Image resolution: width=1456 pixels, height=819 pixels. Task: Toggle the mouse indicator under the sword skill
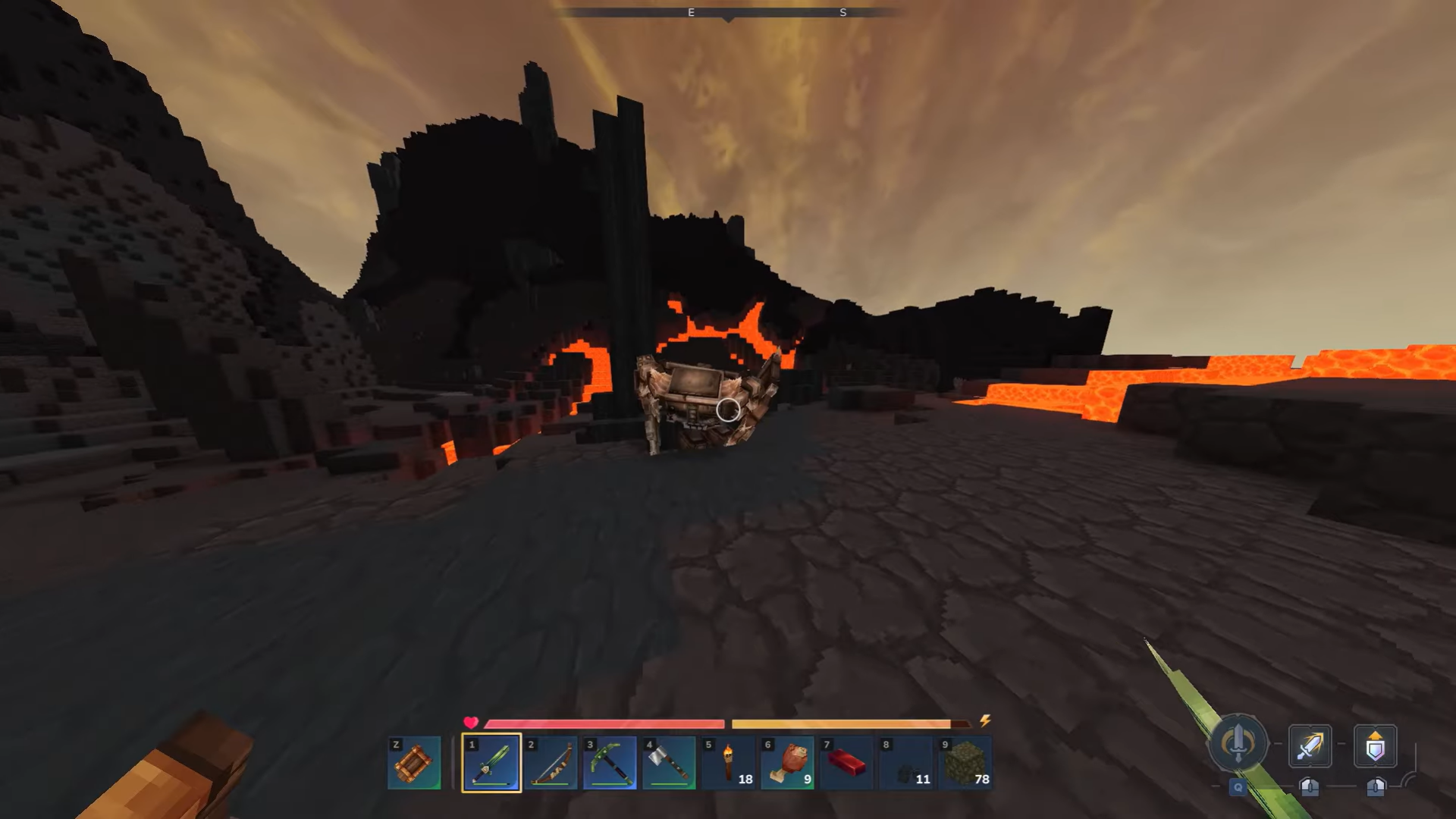pyautogui.click(x=1310, y=789)
